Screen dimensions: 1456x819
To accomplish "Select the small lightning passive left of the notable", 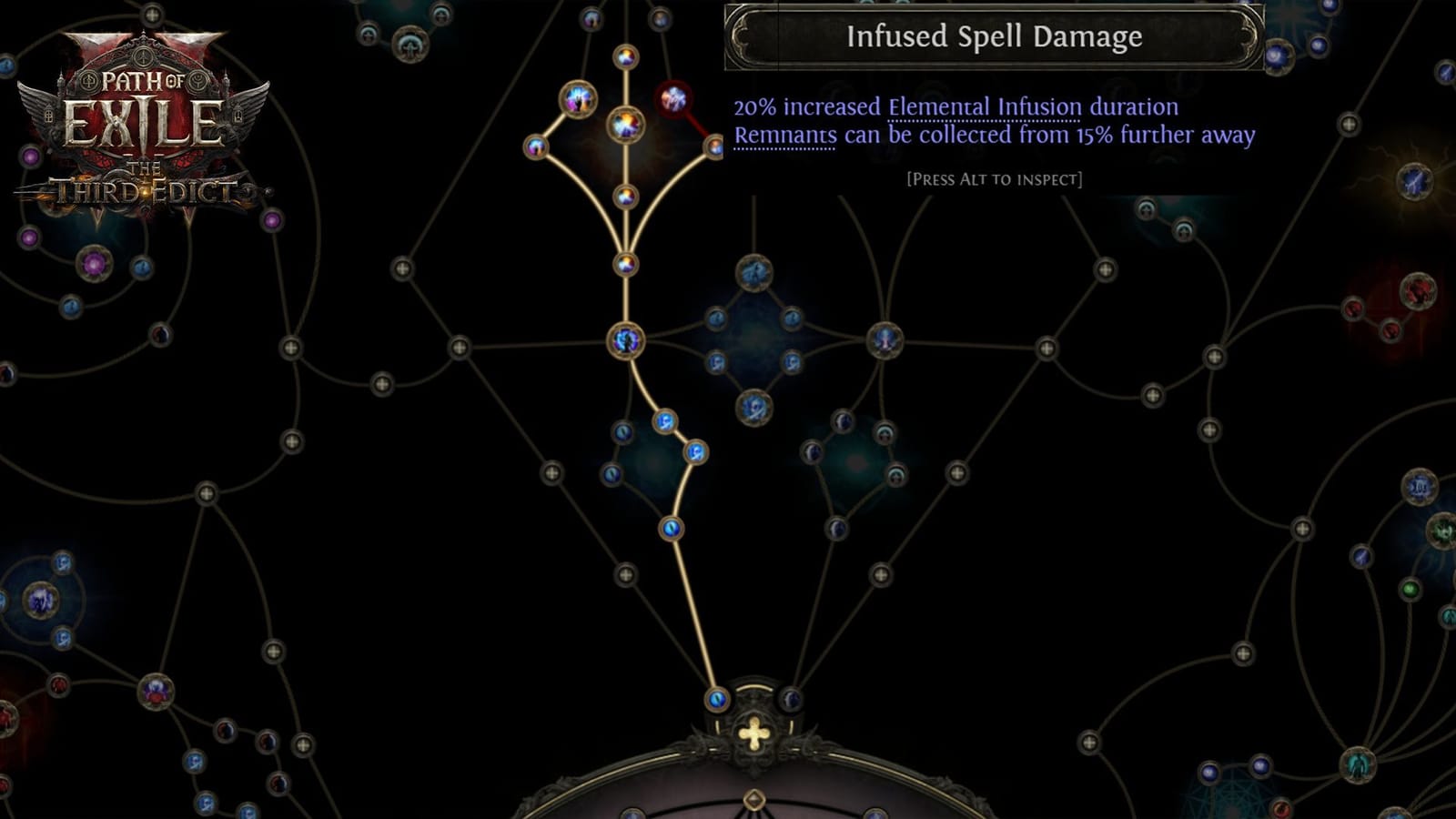I will [535, 146].
